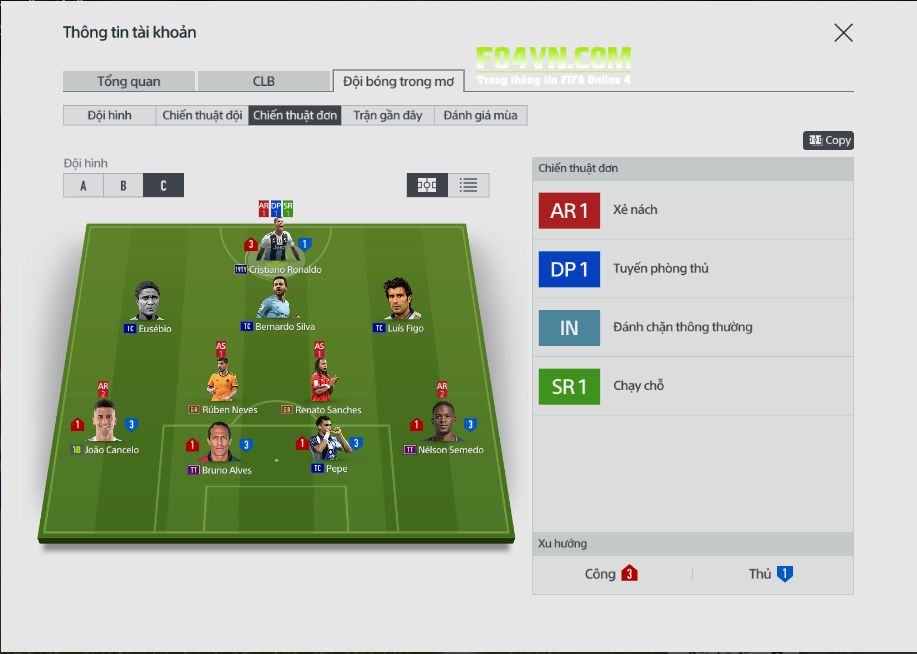Copy the squad tactics
The image size is (917, 654).
pyautogui.click(x=828, y=141)
